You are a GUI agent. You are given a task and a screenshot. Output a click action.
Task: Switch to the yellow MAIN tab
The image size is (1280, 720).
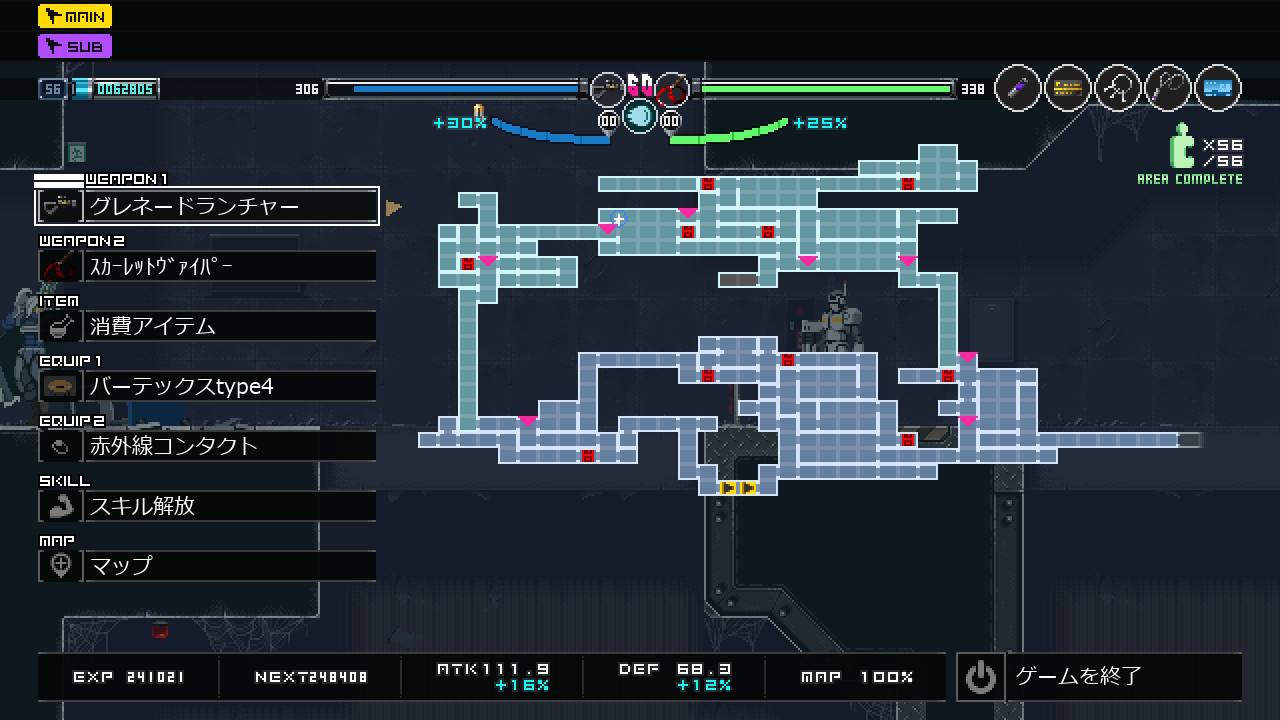point(75,16)
